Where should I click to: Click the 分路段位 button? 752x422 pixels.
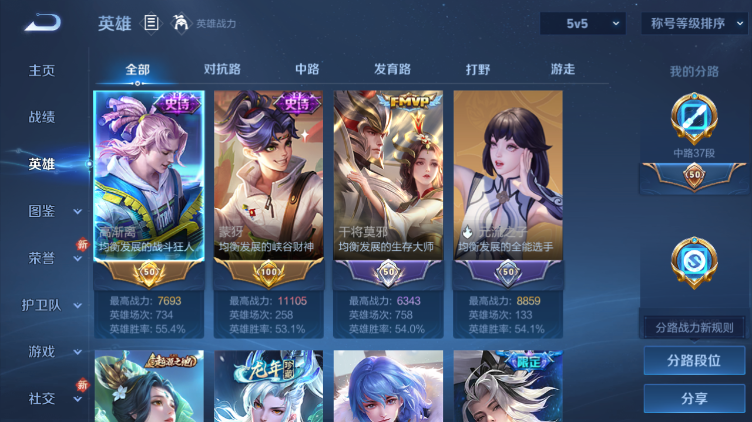[694, 361]
